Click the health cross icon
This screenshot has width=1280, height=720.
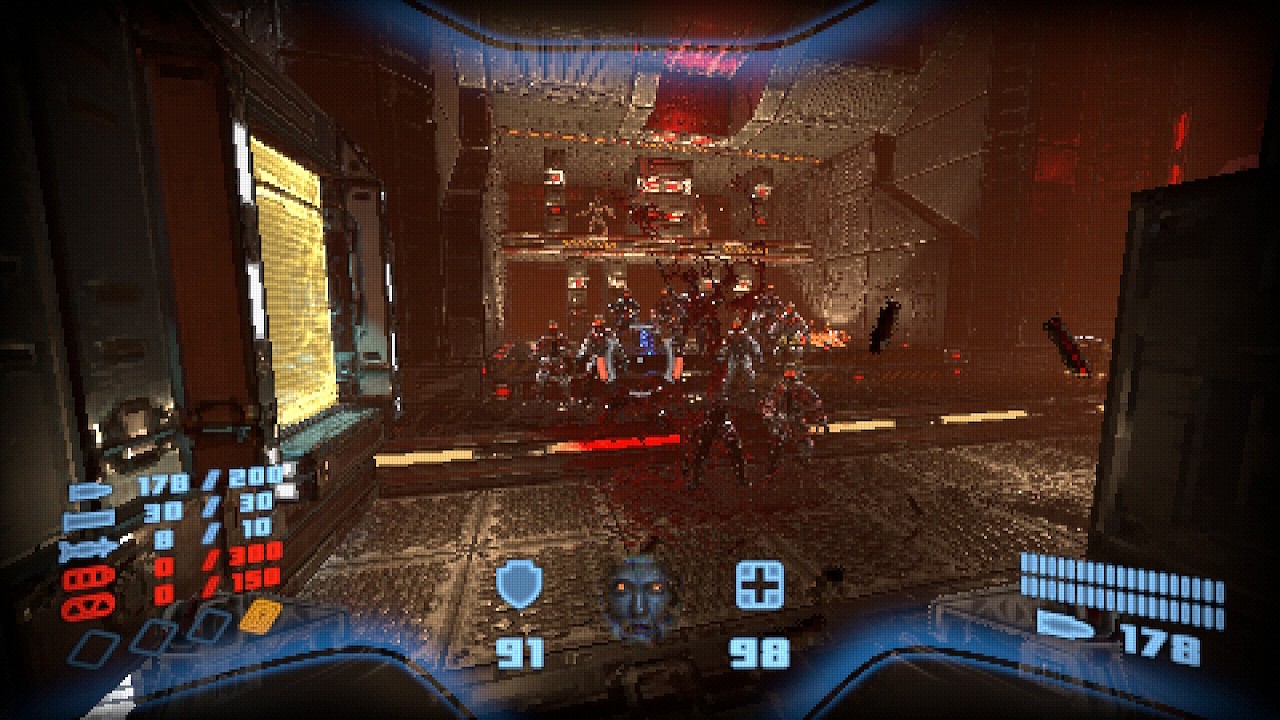point(759,584)
